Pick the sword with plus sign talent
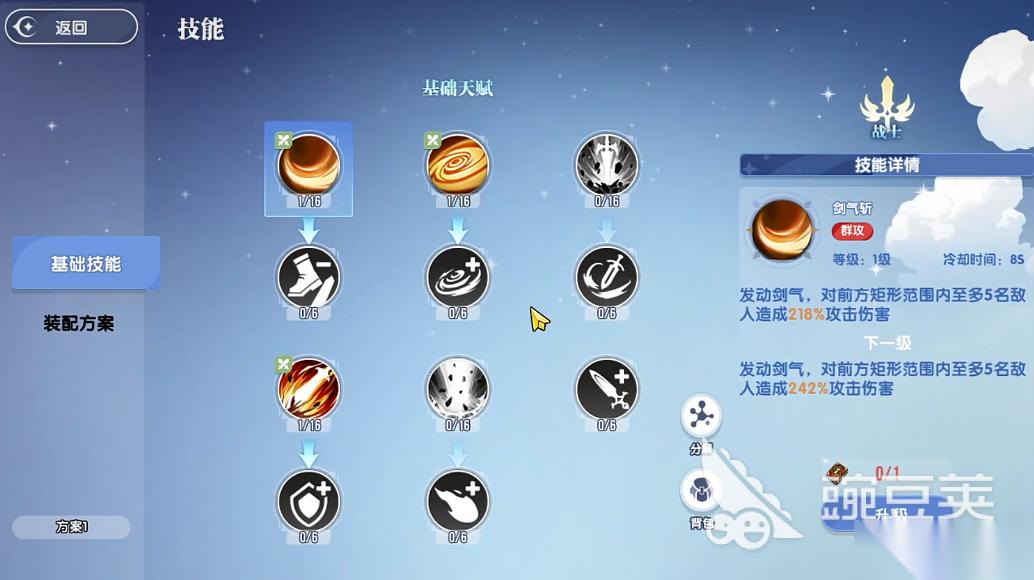 607,389
